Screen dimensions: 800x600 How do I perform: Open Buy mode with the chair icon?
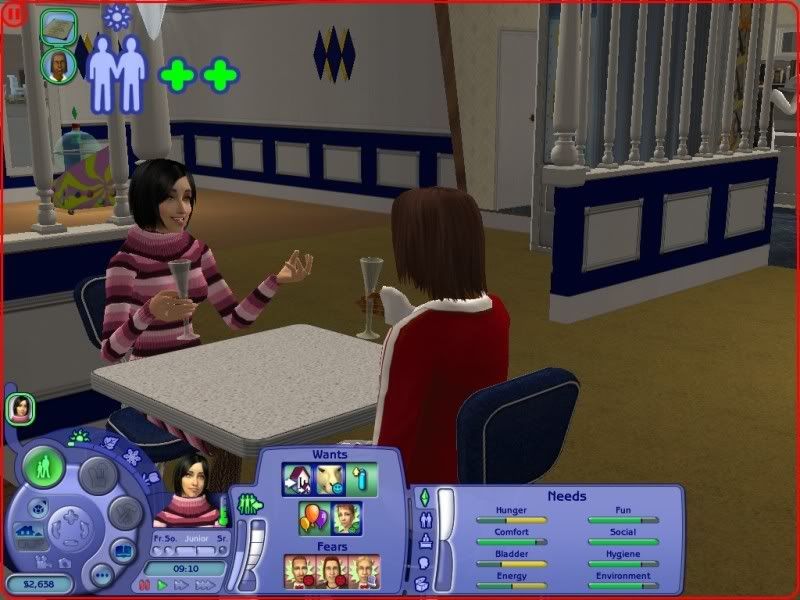point(97,474)
